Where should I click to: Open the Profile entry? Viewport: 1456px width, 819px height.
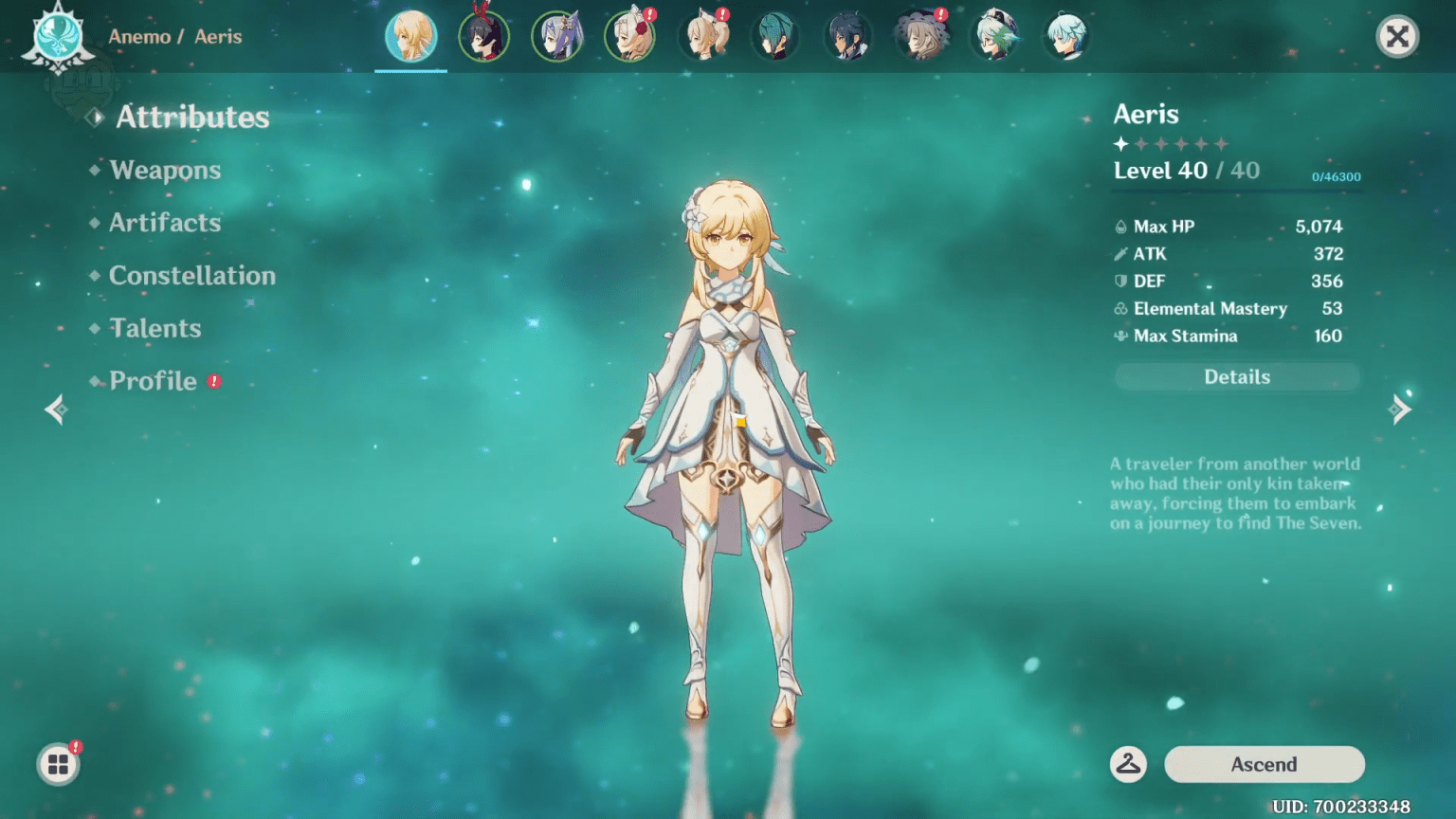[153, 381]
